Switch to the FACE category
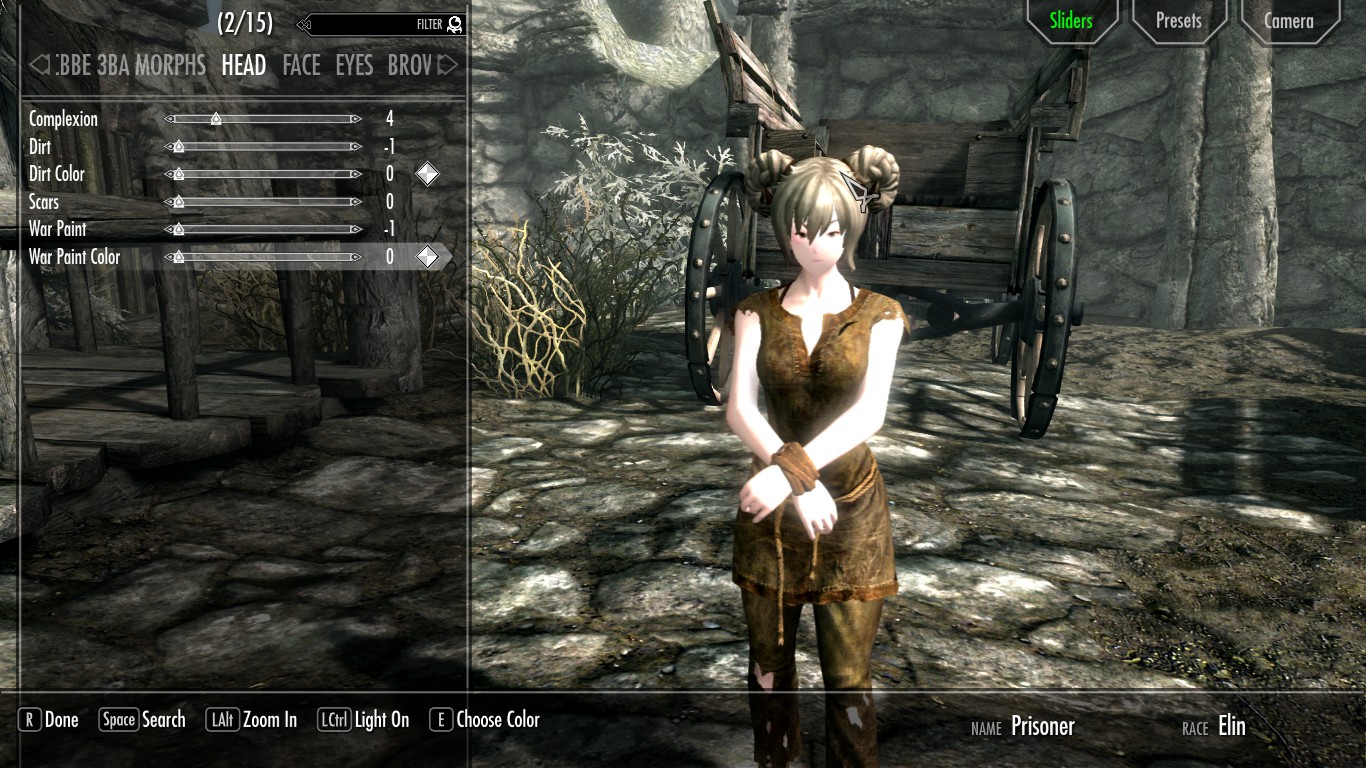The image size is (1366, 768). (x=301, y=65)
